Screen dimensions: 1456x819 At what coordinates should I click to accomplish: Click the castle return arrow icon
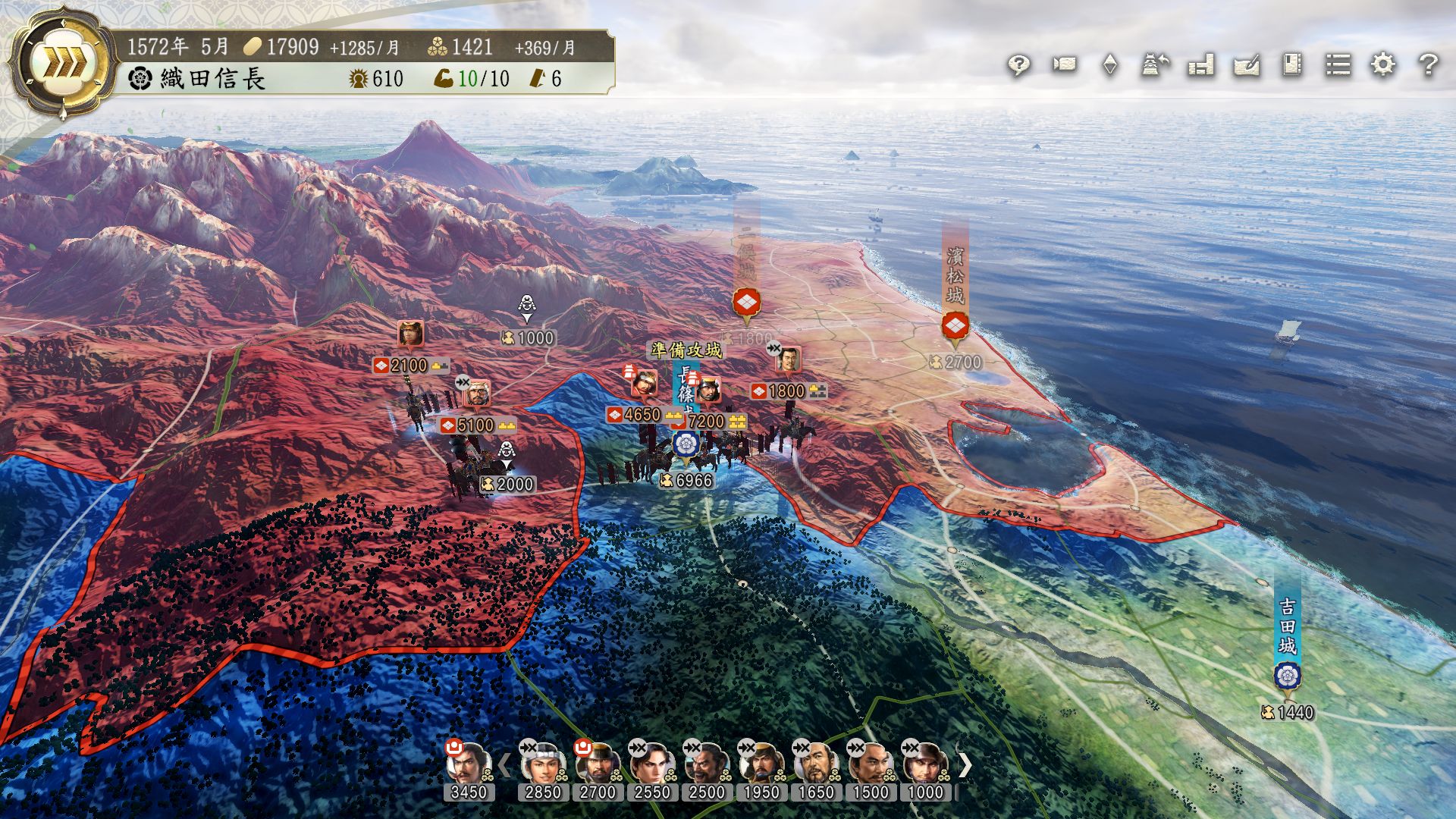1155,65
